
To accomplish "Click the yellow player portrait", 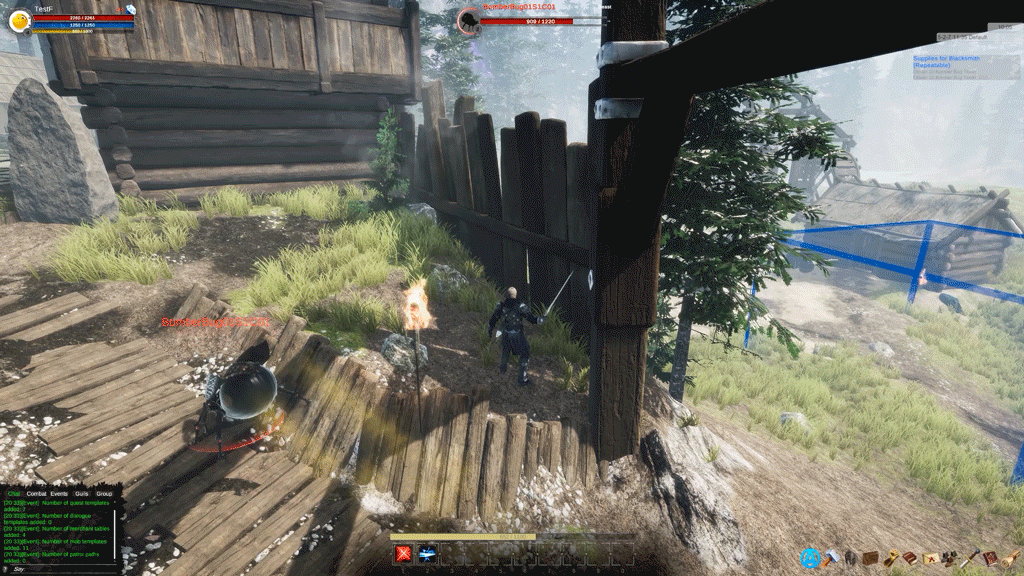I will [20, 19].
